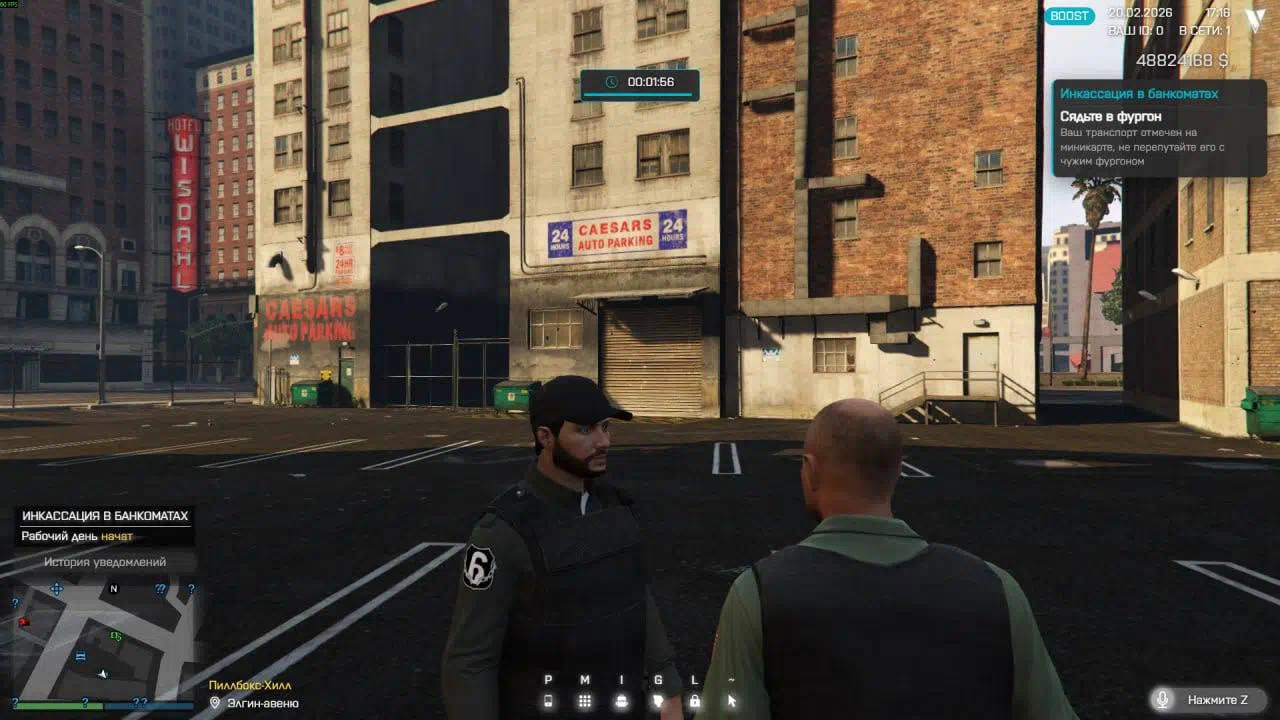Select the shield icon in the bottom bar

click(x=657, y=701)
